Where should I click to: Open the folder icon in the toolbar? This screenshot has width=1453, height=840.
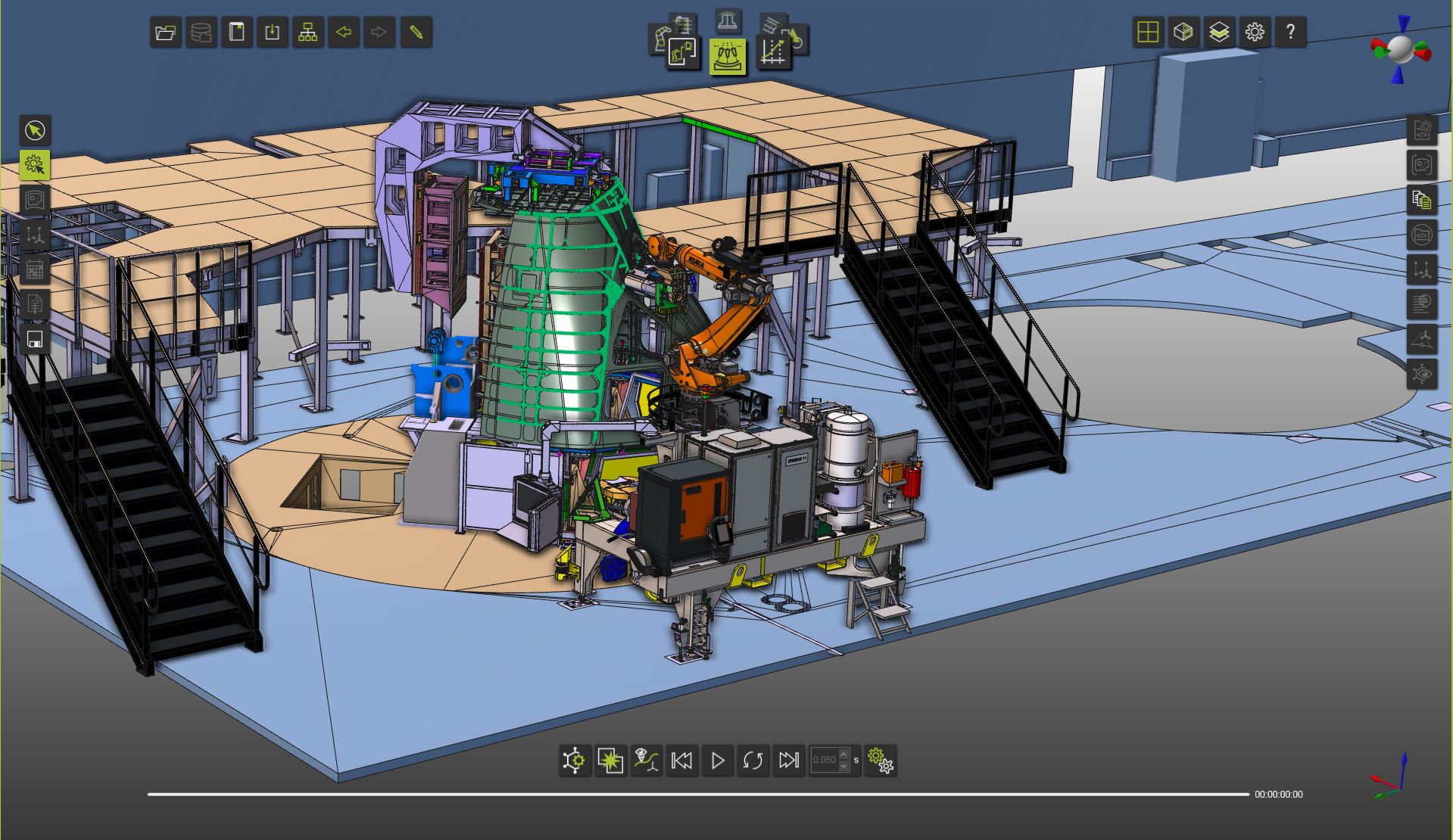[165, 33]
